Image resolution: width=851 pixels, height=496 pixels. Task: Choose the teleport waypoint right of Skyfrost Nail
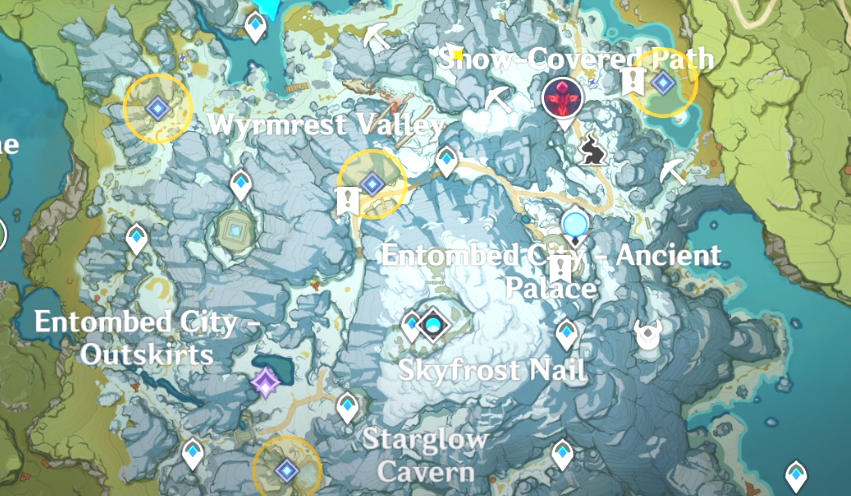(x=567, y=333)
